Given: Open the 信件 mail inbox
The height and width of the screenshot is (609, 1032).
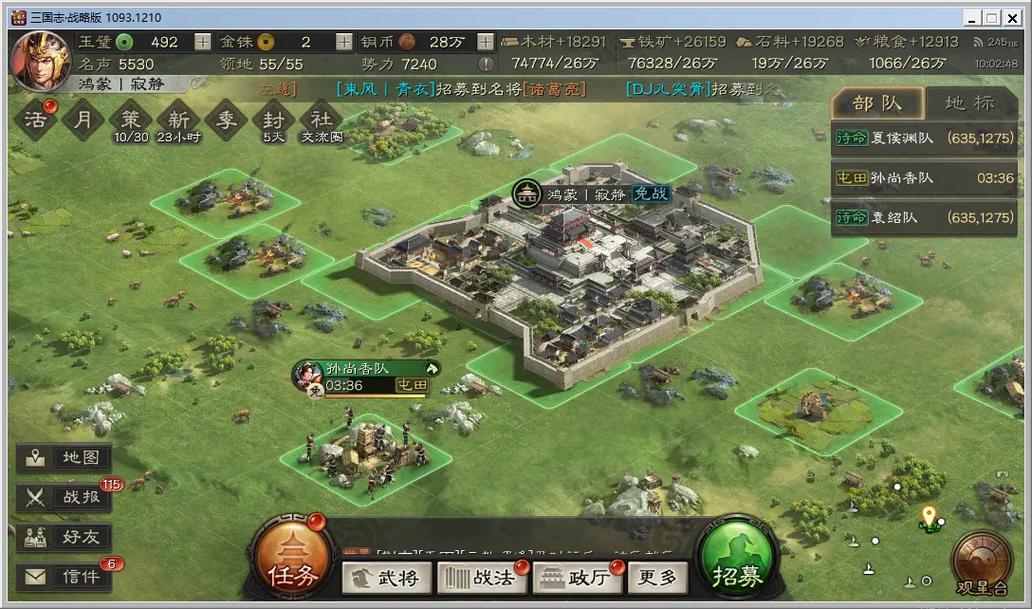Looking at the screenshot, I should pyautogui.click(x=65, y=576).
